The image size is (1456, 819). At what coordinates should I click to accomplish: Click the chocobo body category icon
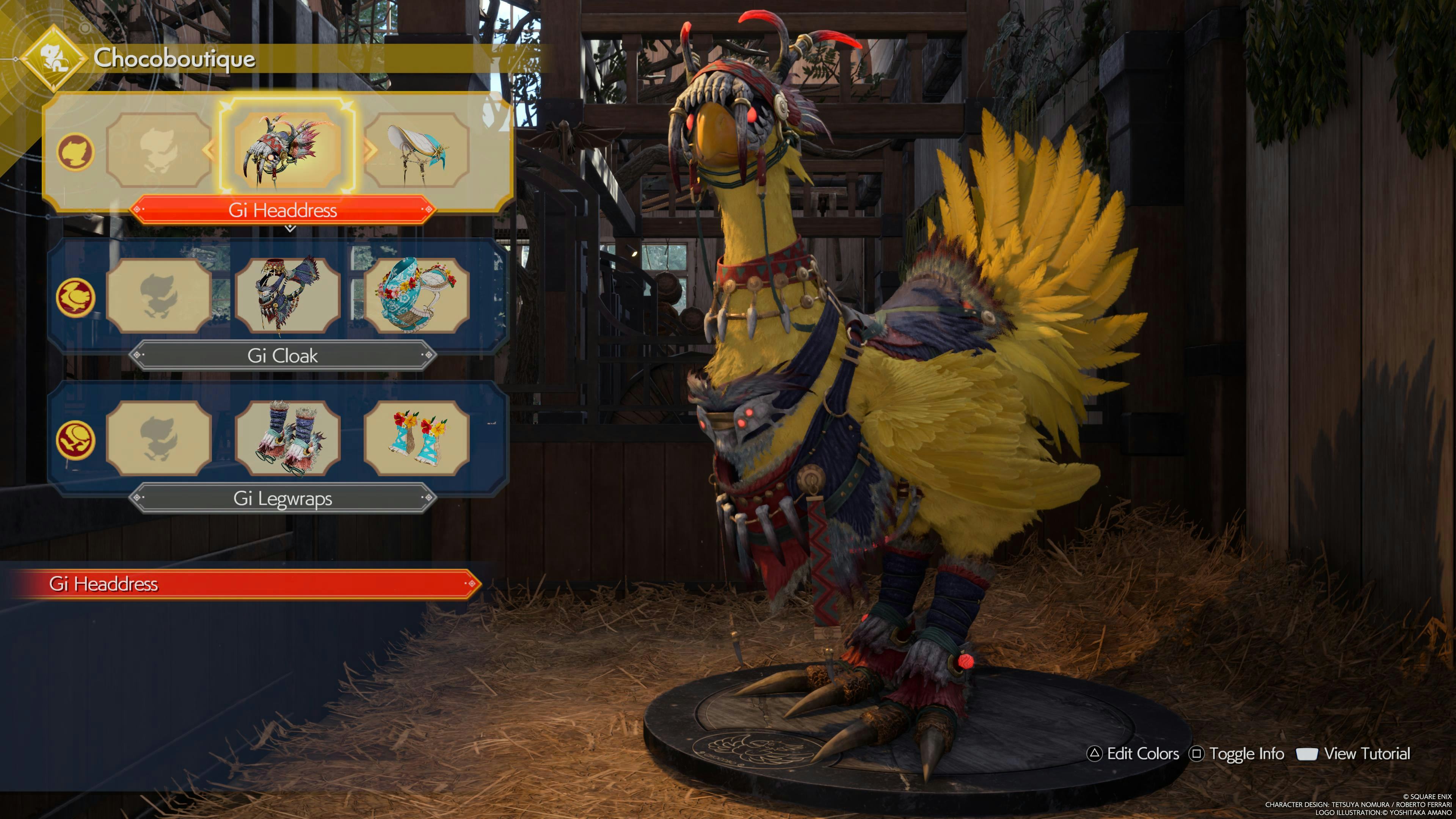[75, 297]
